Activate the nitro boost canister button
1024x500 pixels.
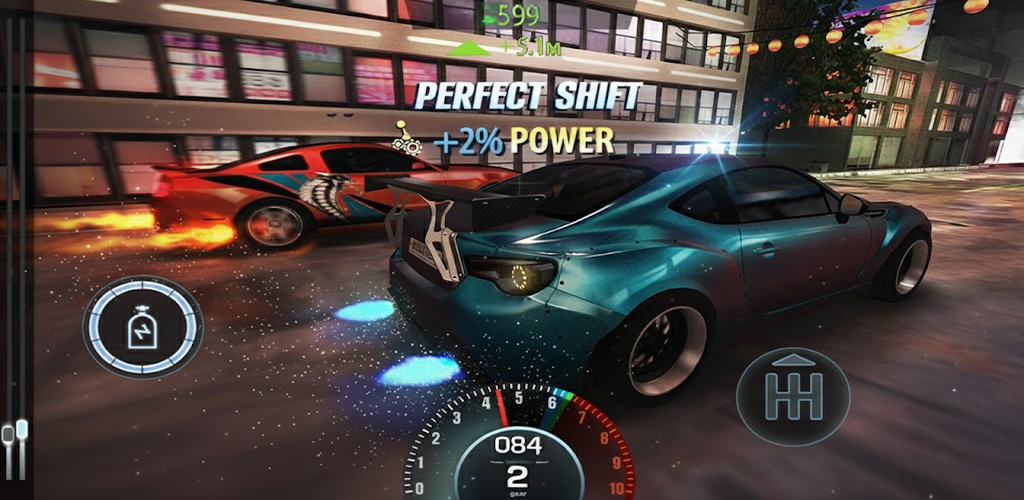[x=143, y=327]
